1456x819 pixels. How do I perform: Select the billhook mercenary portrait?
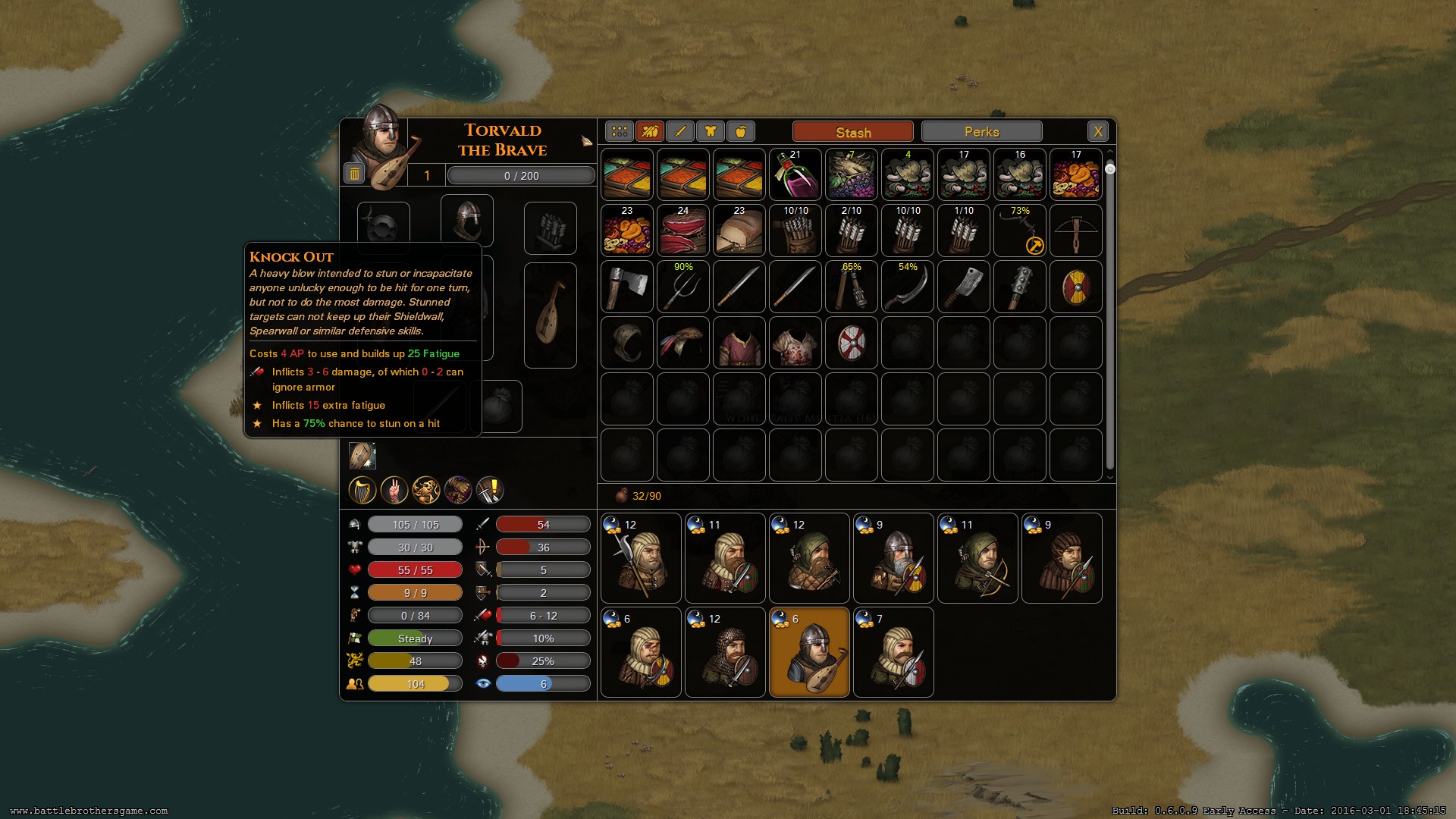pyautogui.click(x=641, y=558)
